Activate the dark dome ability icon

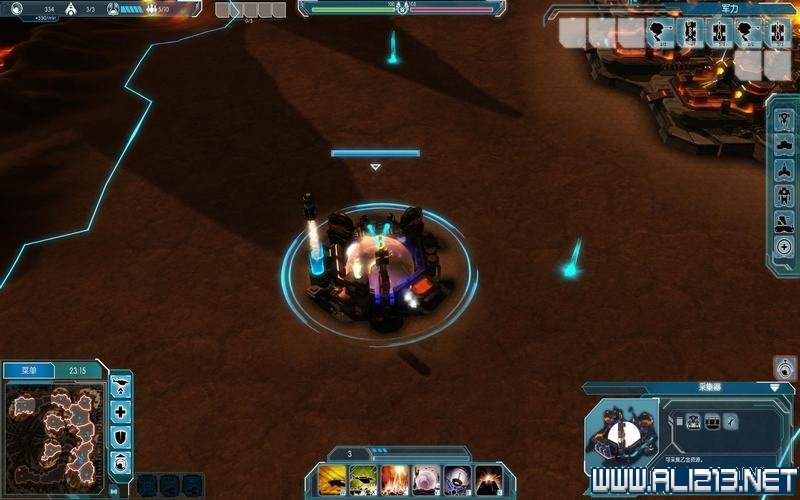(458, 480)
